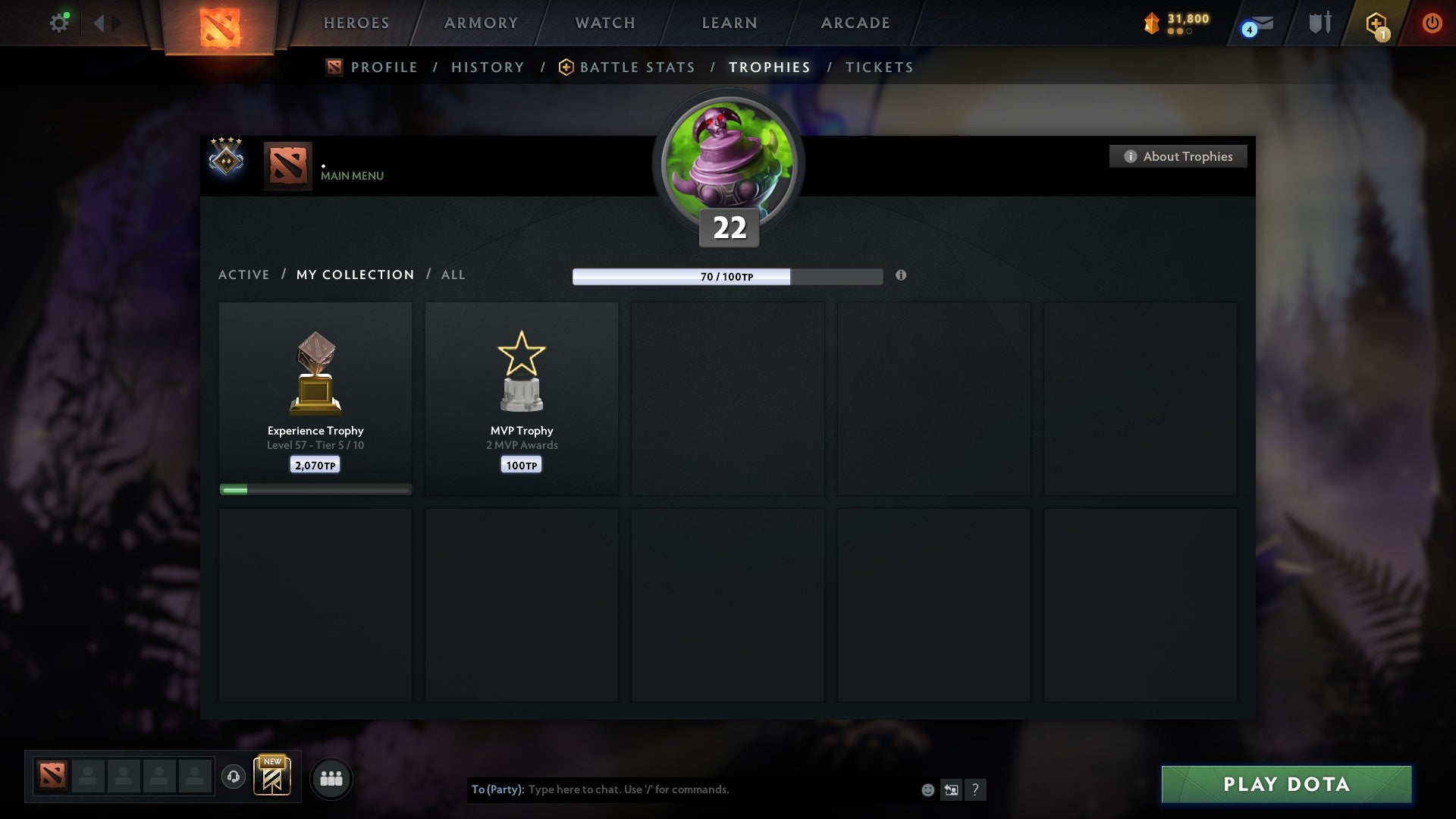The height and width of the screenshot is (819, 1456).
Task: Open the NEW battle pass reward icon
Action: [x=273, y=777]
